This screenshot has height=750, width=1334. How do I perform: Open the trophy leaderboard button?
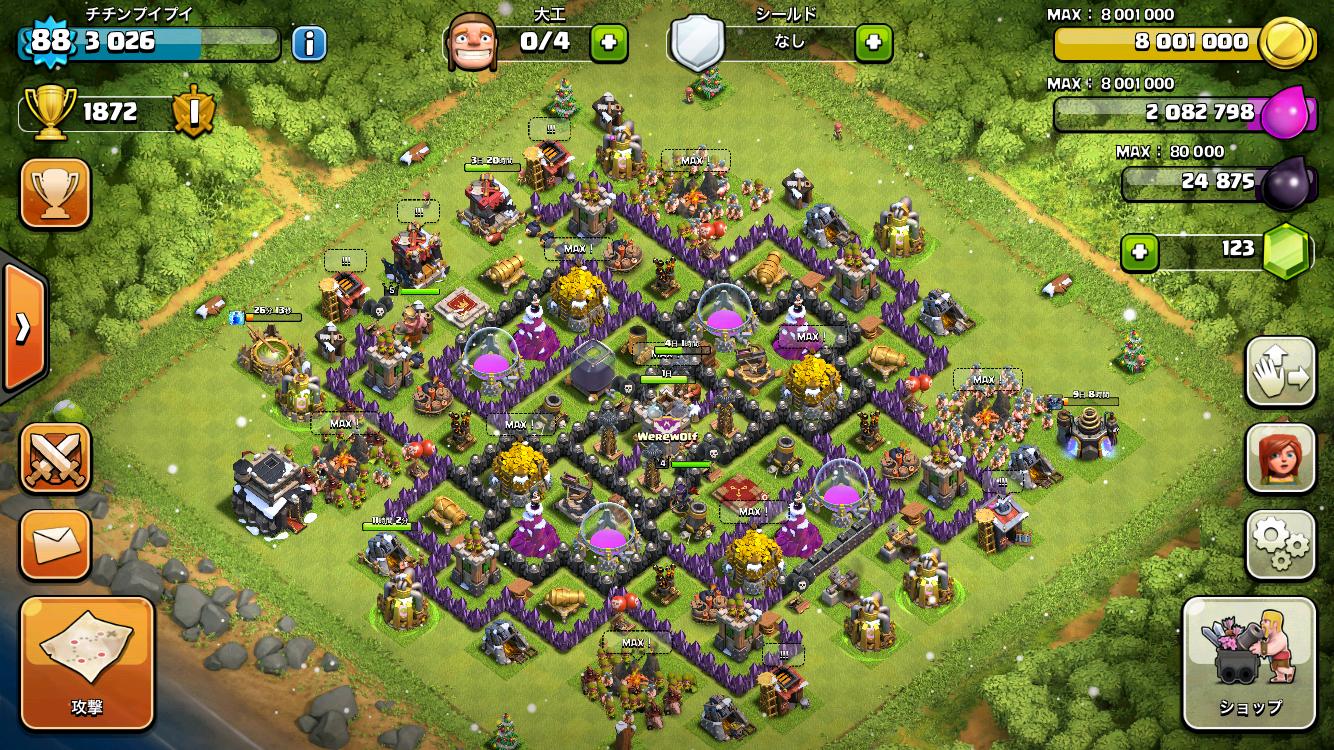click(x=56, y=193)
